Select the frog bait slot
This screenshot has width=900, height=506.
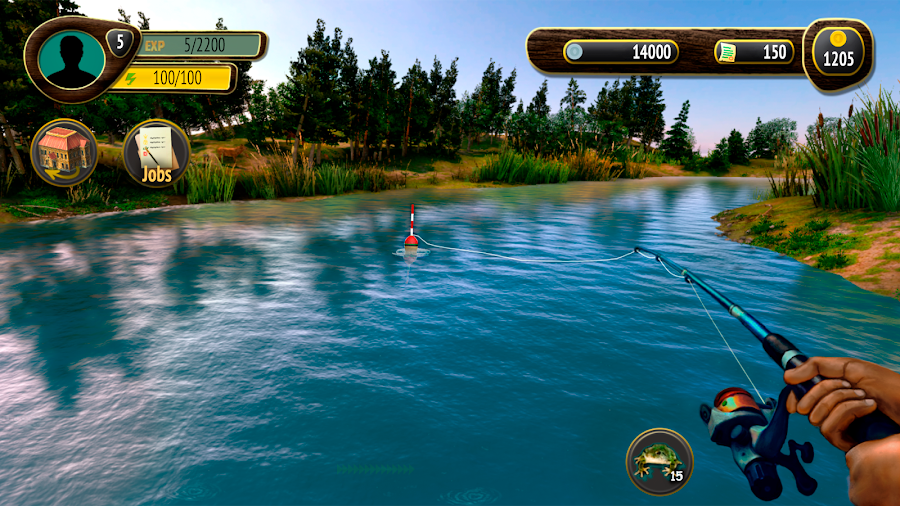pyautogui.click(x=659, y=460)
